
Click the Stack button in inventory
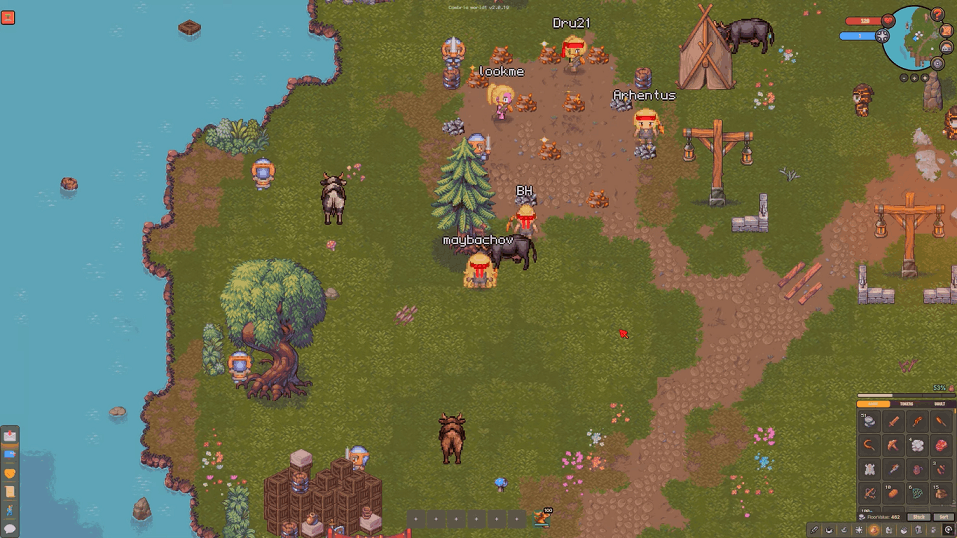tap(918, 517)
